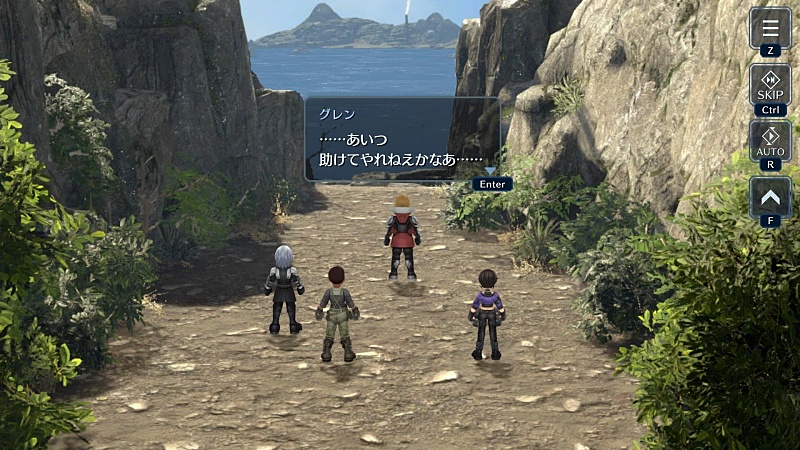Hide the dialogue with the up-arrow button
Image resolution: width=800 pixels, height=450 pixels.
coord(770,196)
